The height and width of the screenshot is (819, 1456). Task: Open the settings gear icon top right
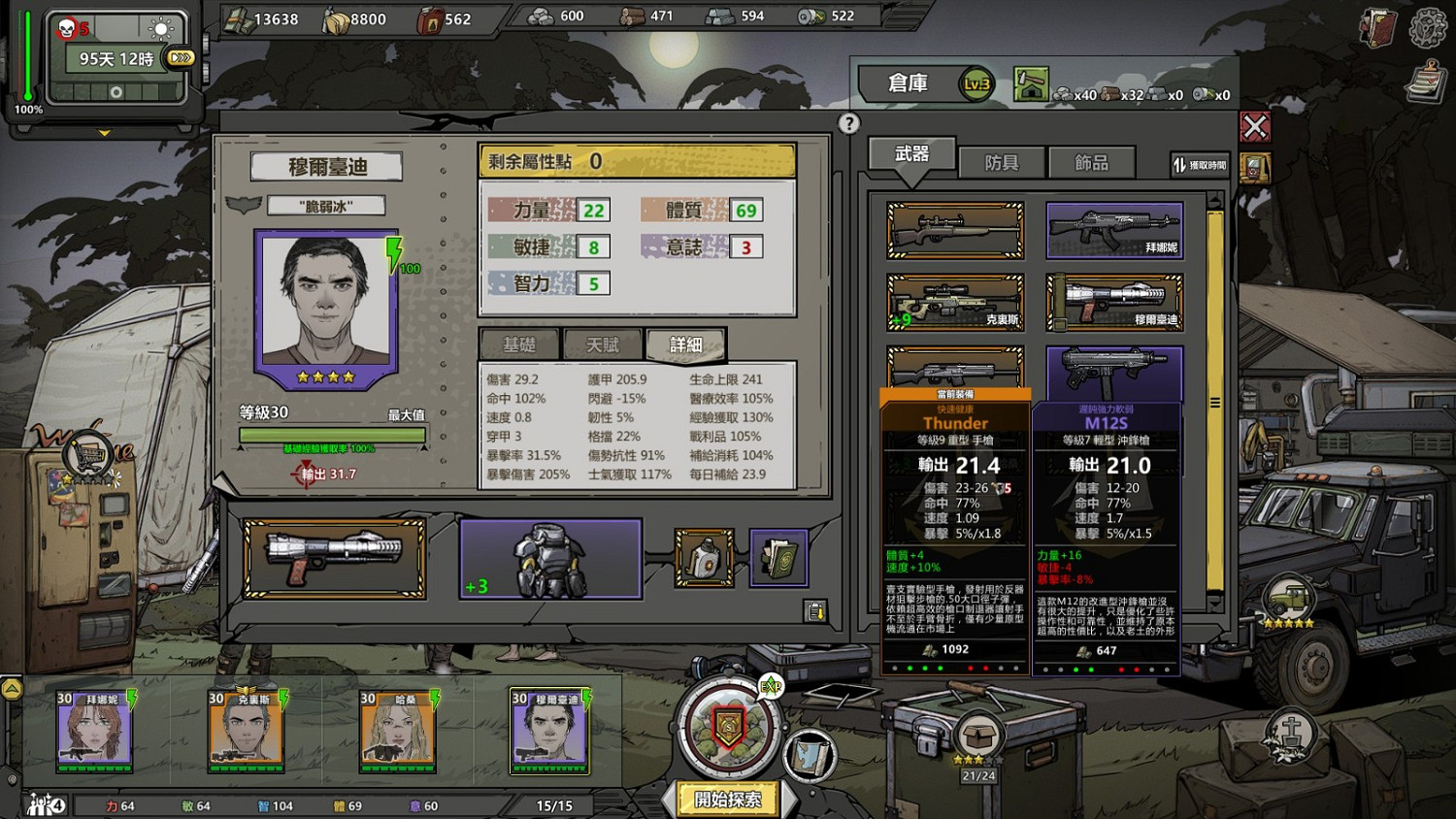(1425, 27)
